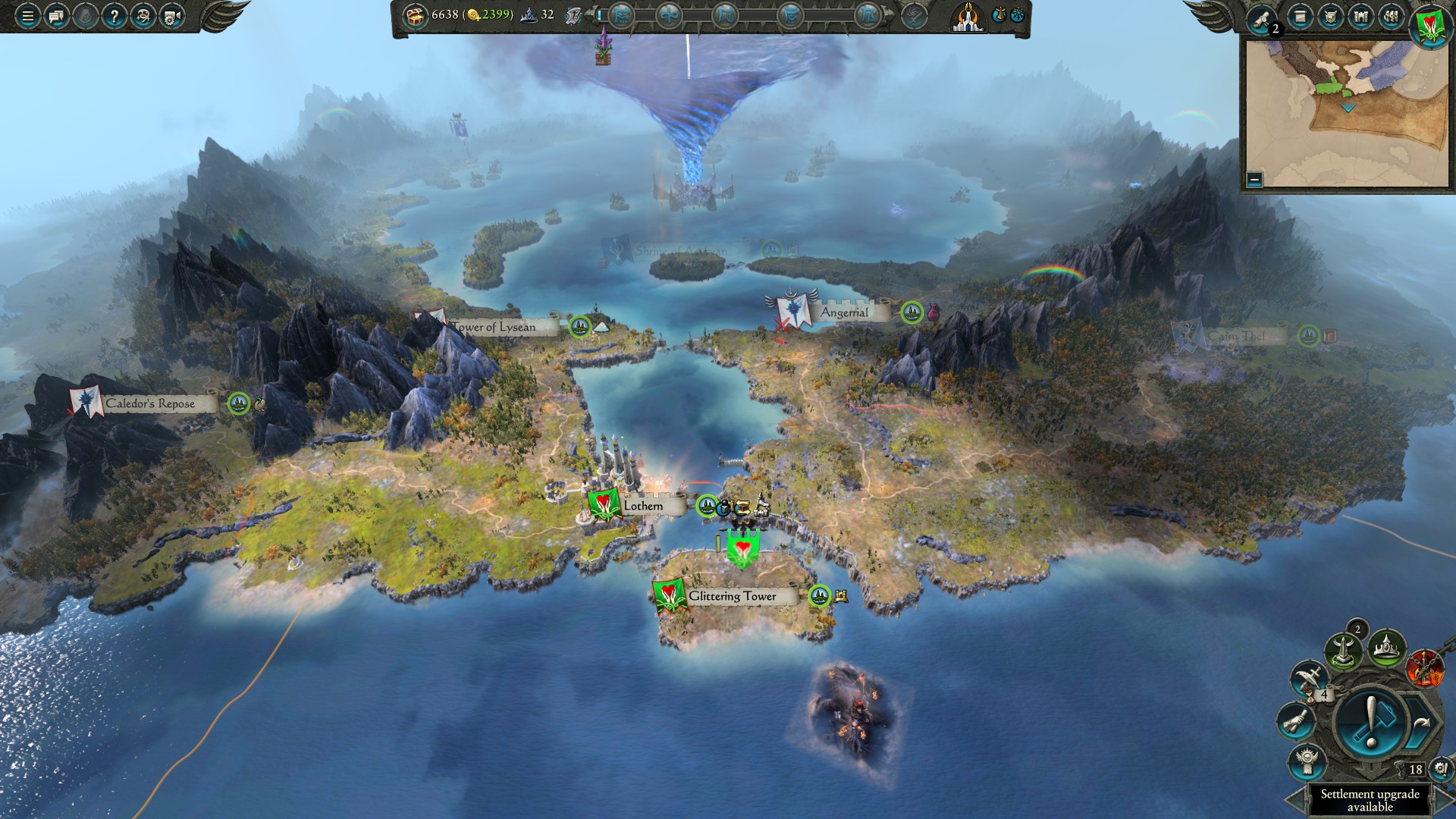Select the Angerrial settlement label
1456x819 pixels.
[x=844, y=312]
